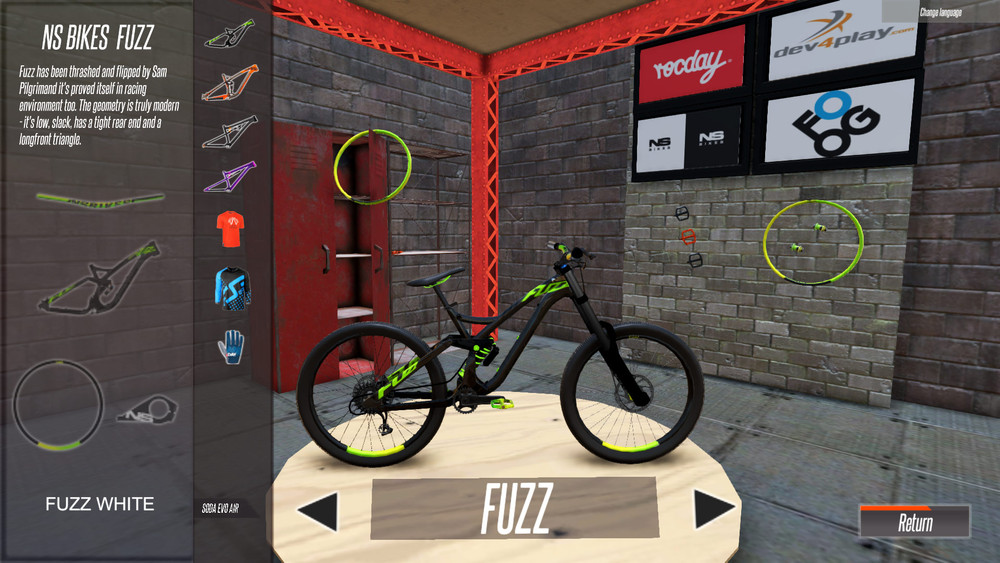Choose the green and black frame thumbnail
Viewport: 1000px width, 563px height.
[230, 35]
